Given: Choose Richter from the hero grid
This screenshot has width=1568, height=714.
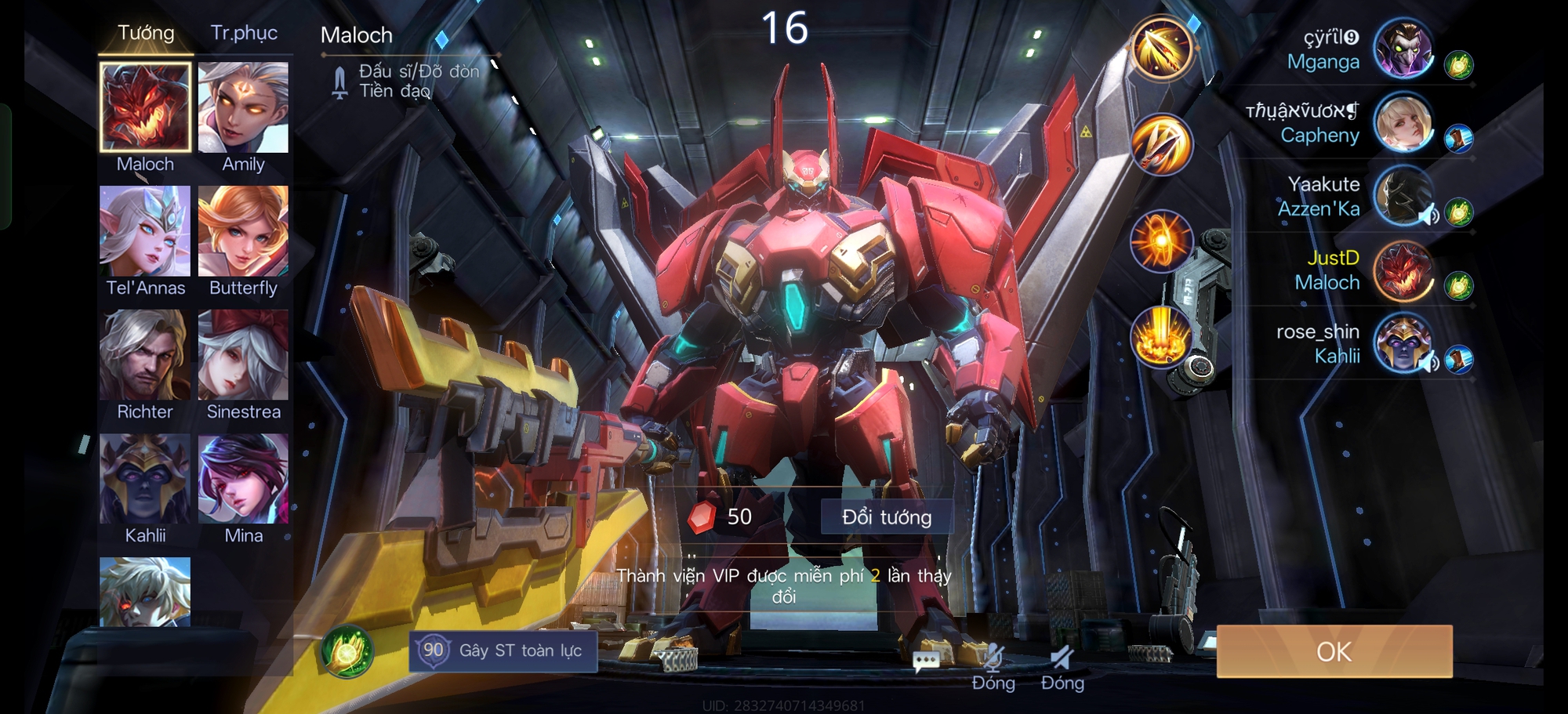Looking at the screenshot, I should [145, 355].
